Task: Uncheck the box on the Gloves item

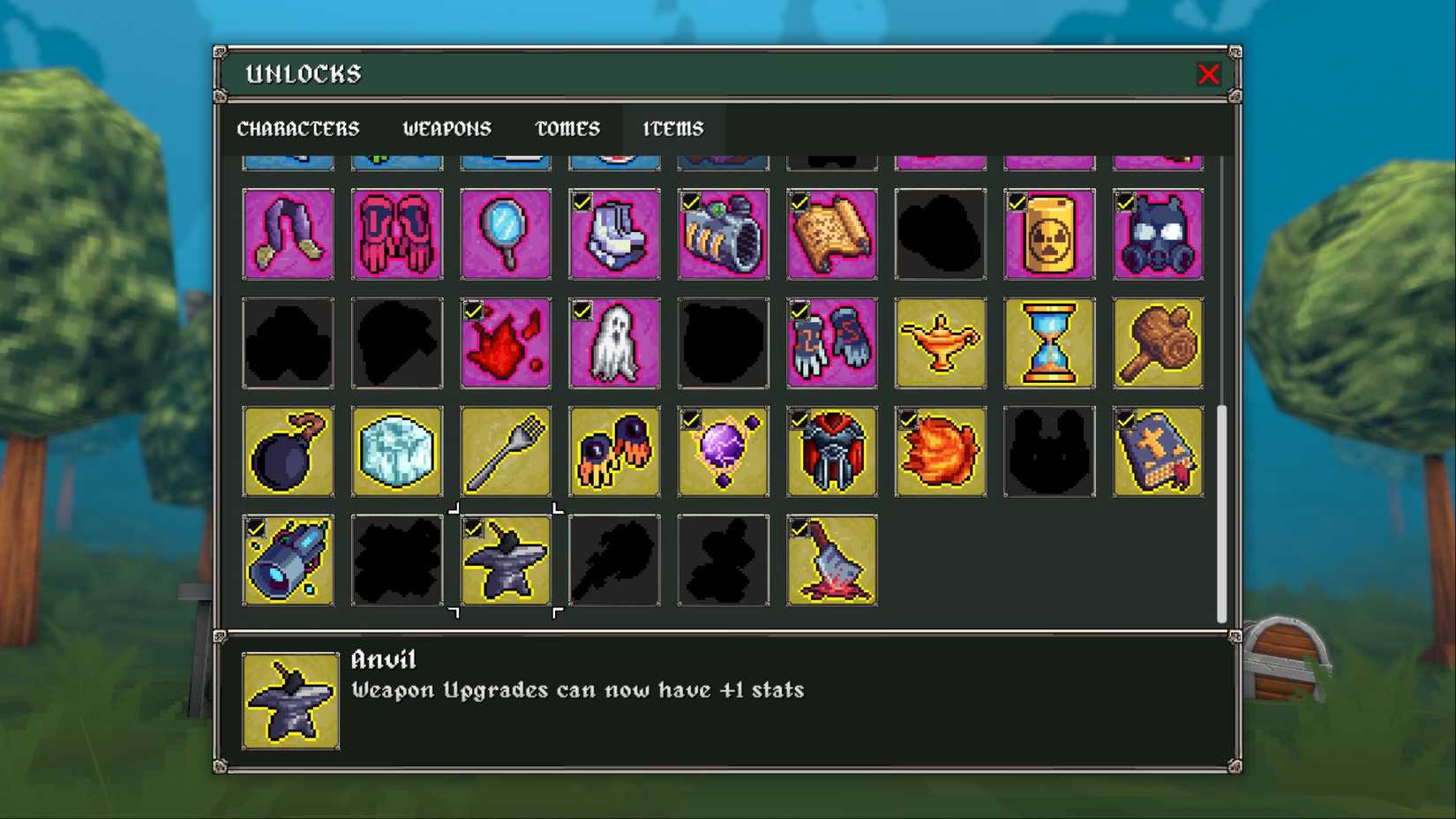Action: [x=799, y=311]
